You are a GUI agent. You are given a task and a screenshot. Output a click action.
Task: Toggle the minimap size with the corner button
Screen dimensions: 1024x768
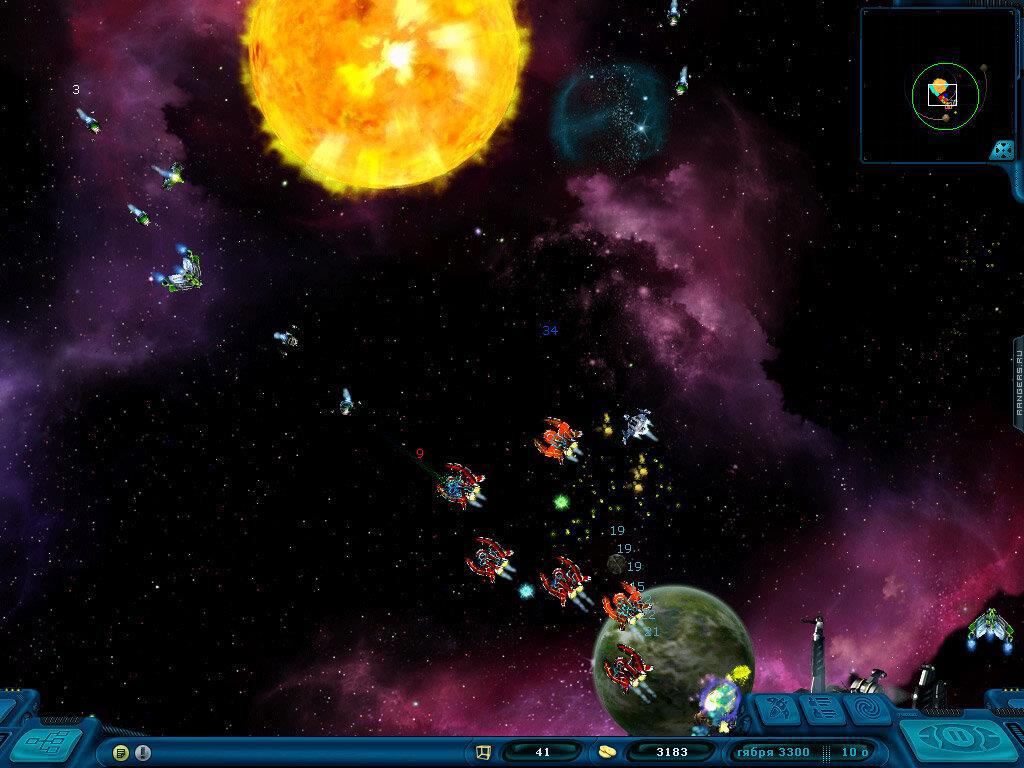pyautogui.click(x=1001, y=150)
